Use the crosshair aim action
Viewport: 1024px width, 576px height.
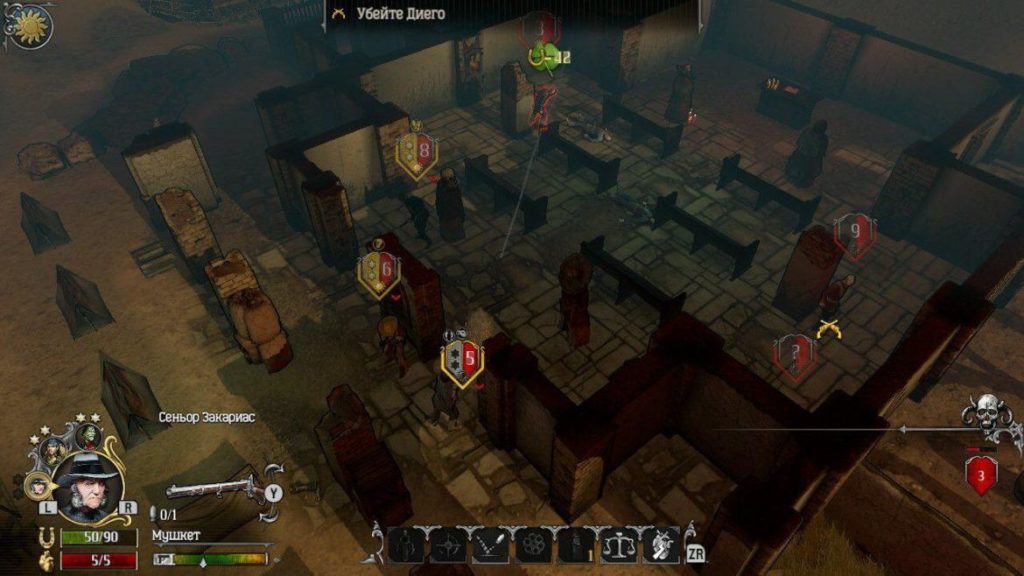click(x=448, y=545)
